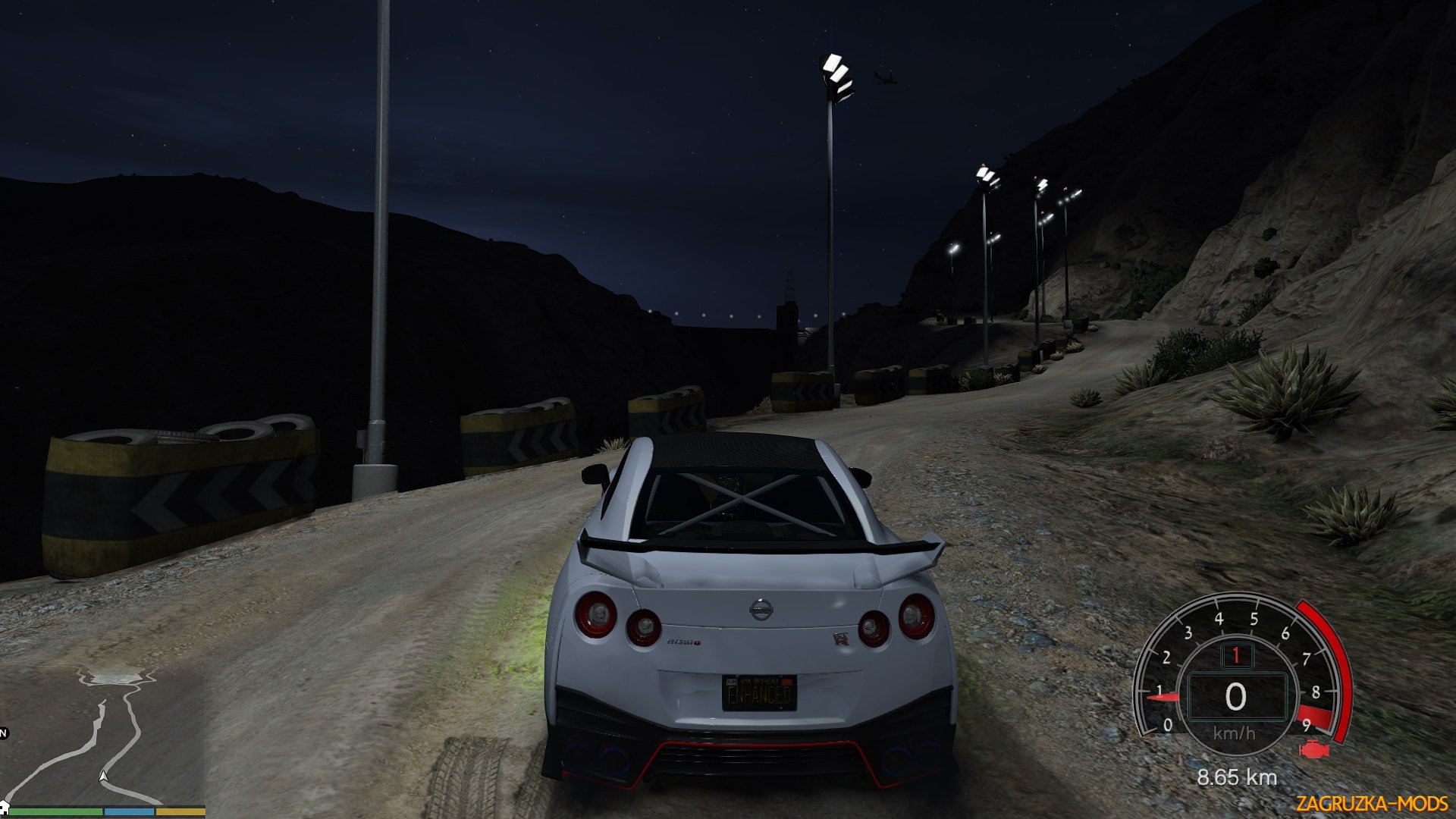Open the minimap in the corner
Viewport: 1456px width, 819px height.
pos(102,736)
